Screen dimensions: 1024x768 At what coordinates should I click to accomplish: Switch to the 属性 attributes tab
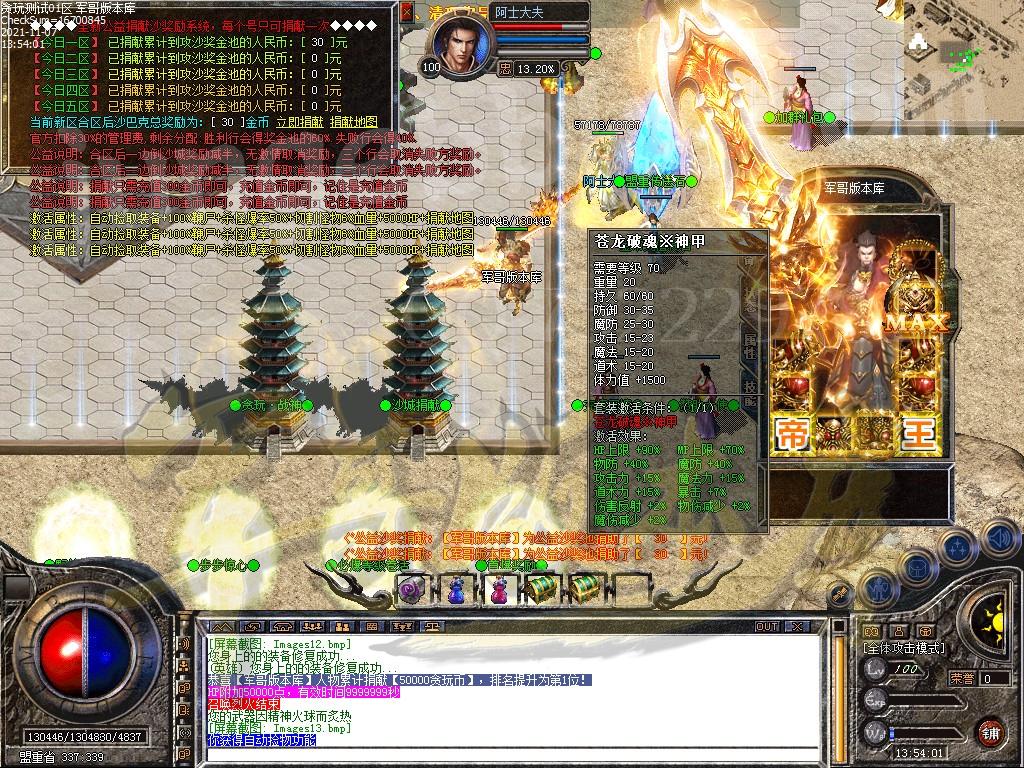coord(750,344)
